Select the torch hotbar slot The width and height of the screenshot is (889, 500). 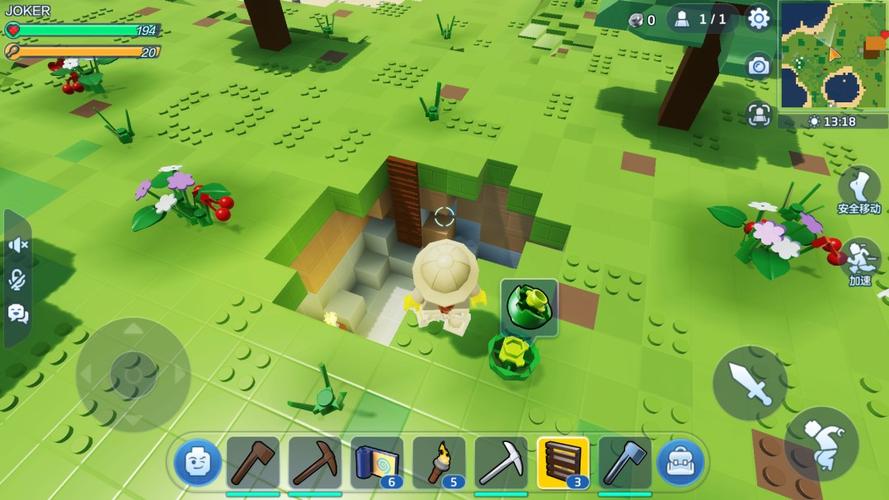coord(439,462)
